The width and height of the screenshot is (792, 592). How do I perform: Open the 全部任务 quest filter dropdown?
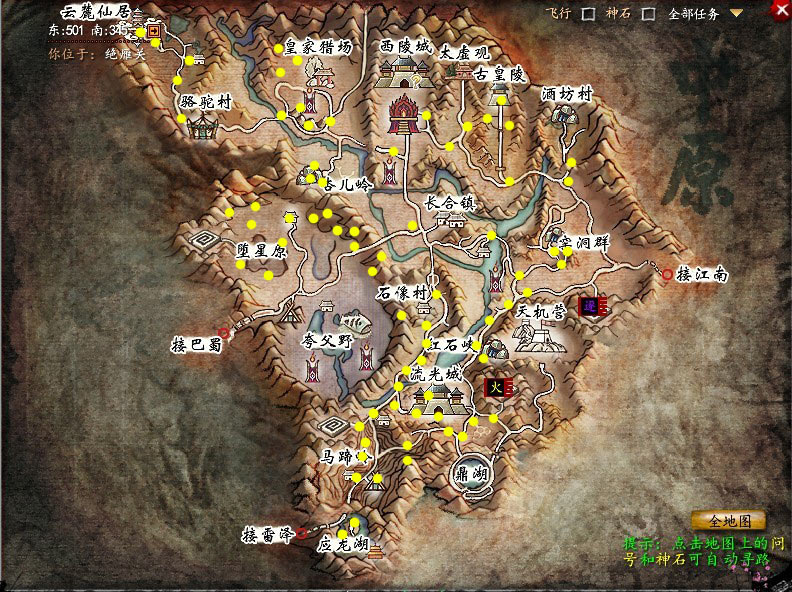(x=736, y=14)
